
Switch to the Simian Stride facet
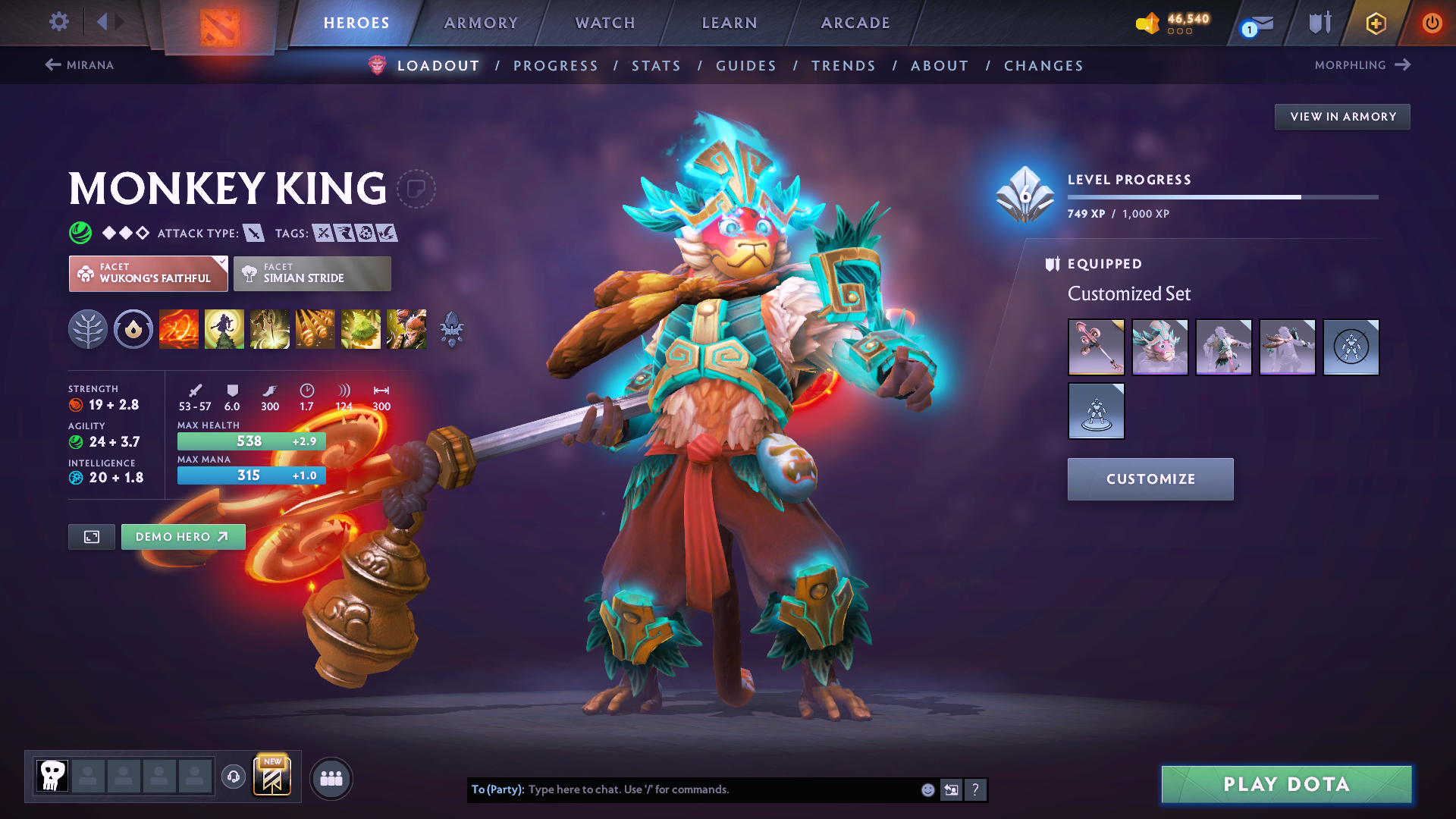click(x=312, y=273)
